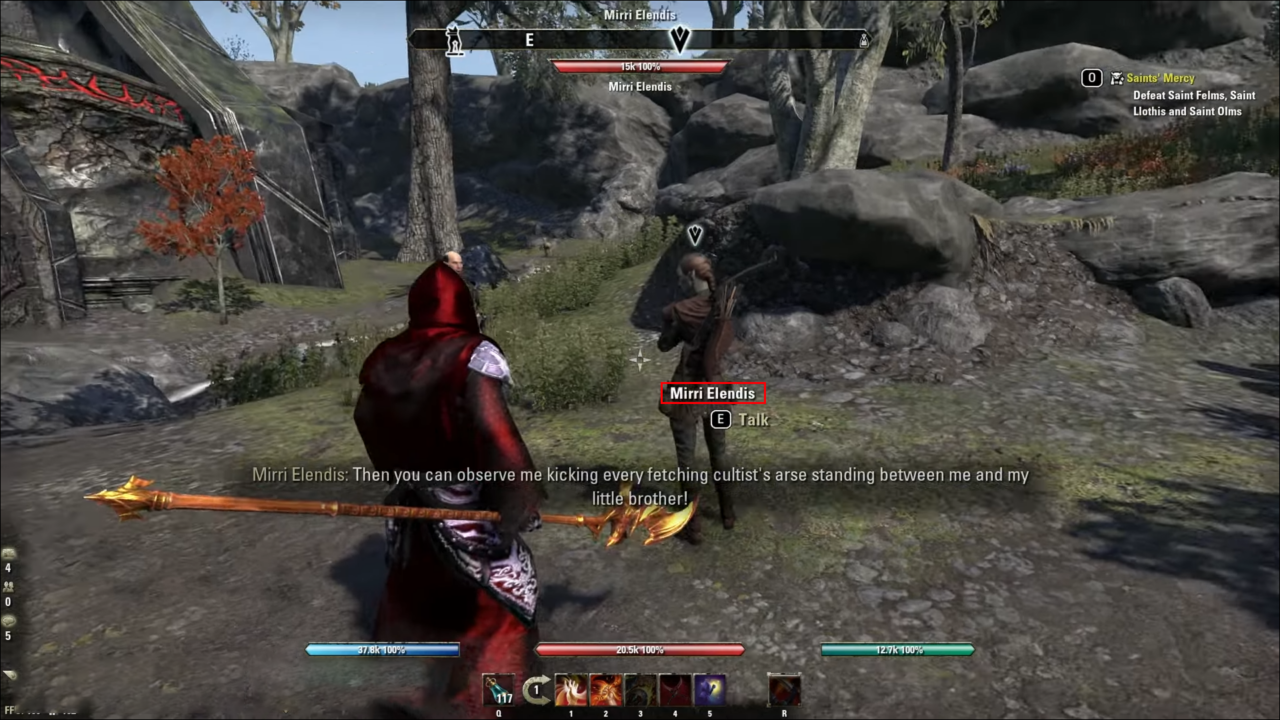Click the red player health bar showing 20.5k
The height and width of the screenshot is (720, 1280).
coord(639,649)
